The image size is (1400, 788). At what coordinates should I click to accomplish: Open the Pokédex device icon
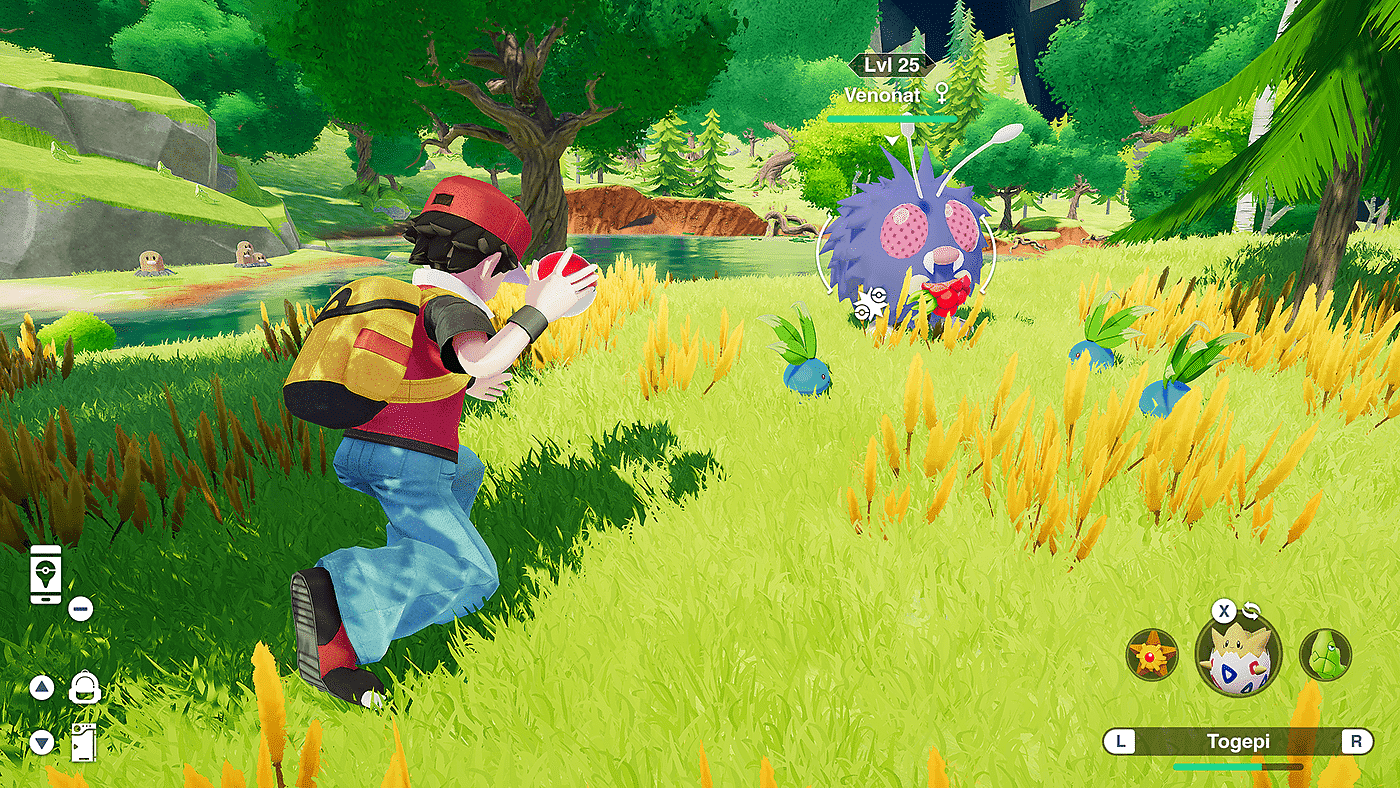(84, 742)
